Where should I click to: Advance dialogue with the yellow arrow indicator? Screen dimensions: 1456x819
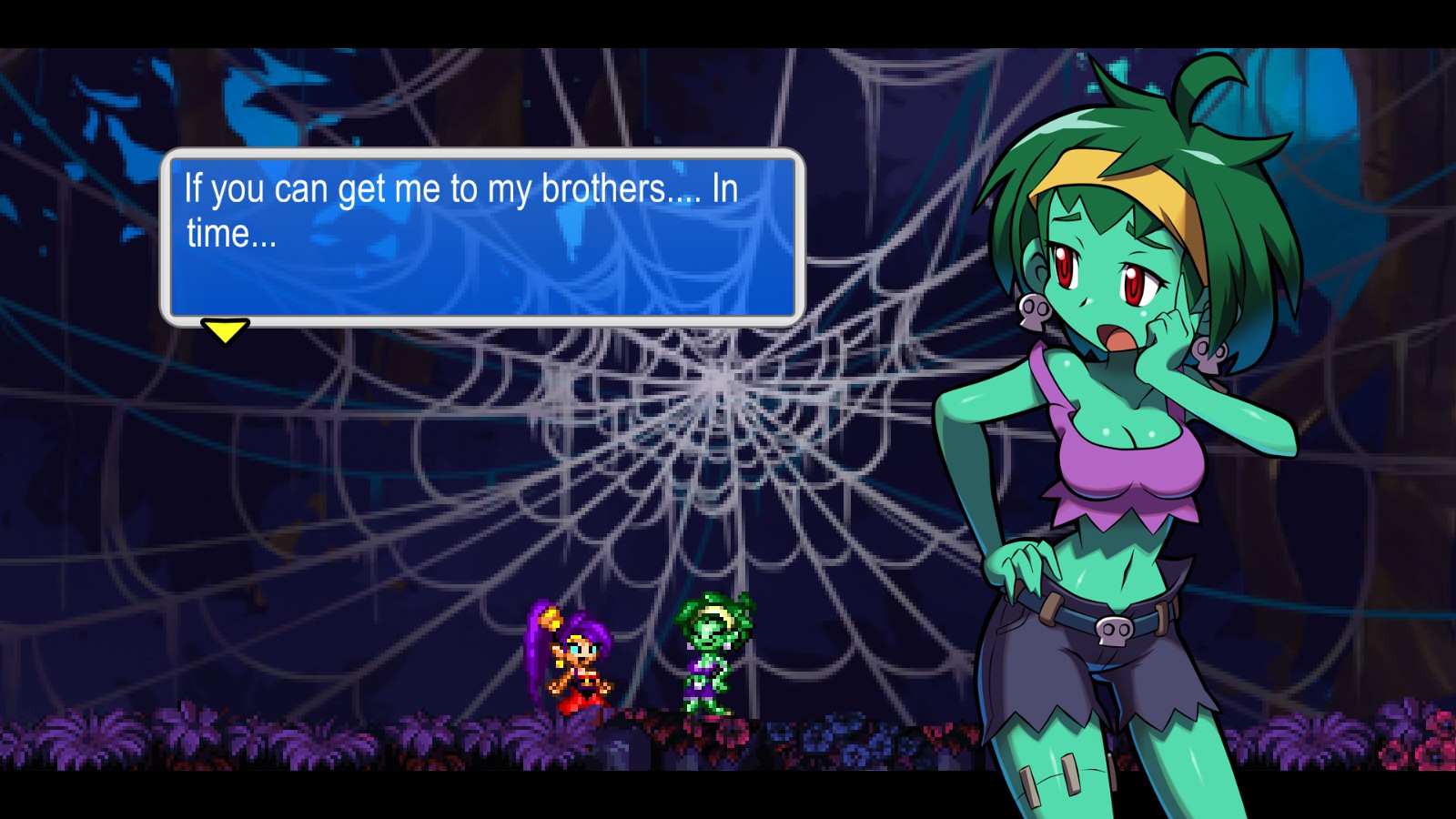click(x=225, y=329)
